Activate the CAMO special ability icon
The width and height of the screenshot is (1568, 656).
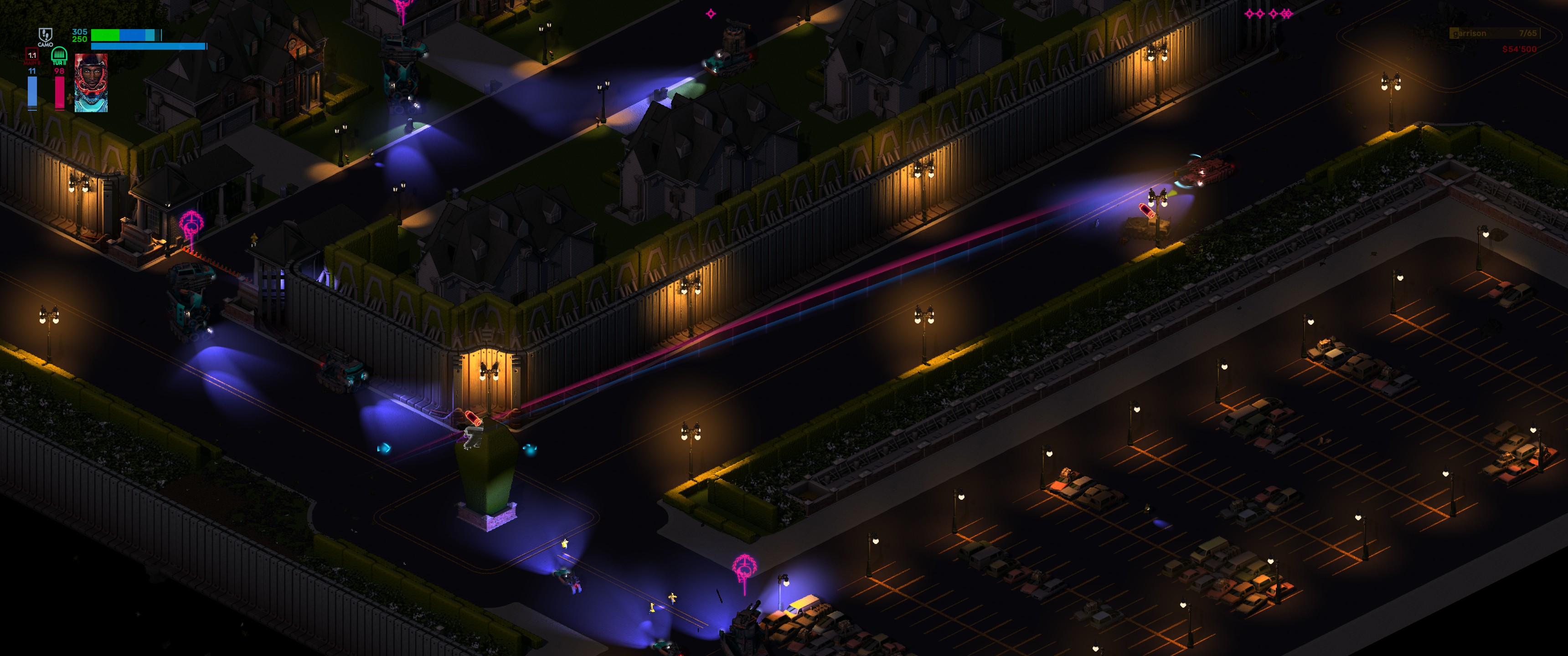[x=46, y=35]
